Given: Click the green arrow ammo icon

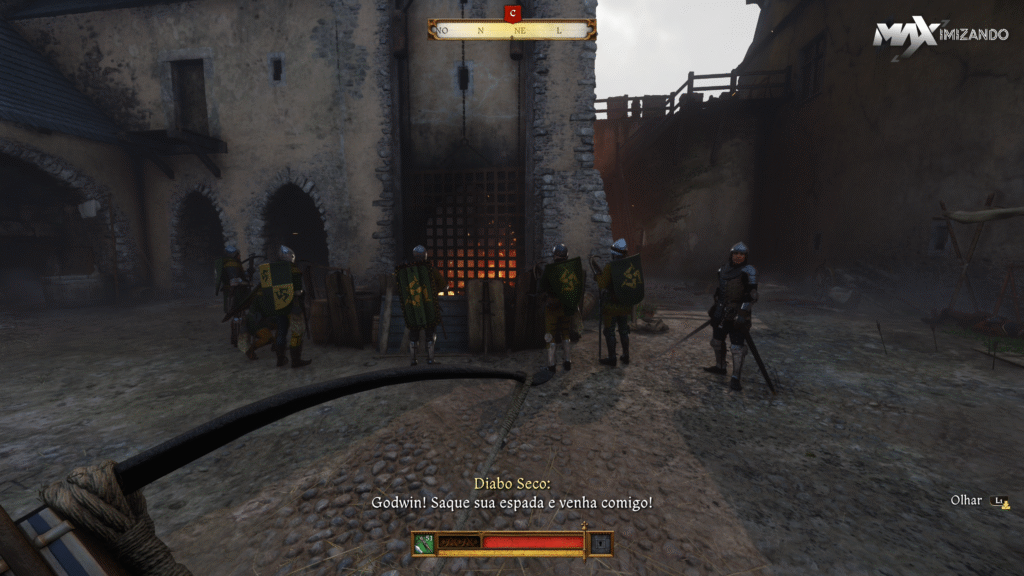Looking at the screenshot, I should 424,543.
